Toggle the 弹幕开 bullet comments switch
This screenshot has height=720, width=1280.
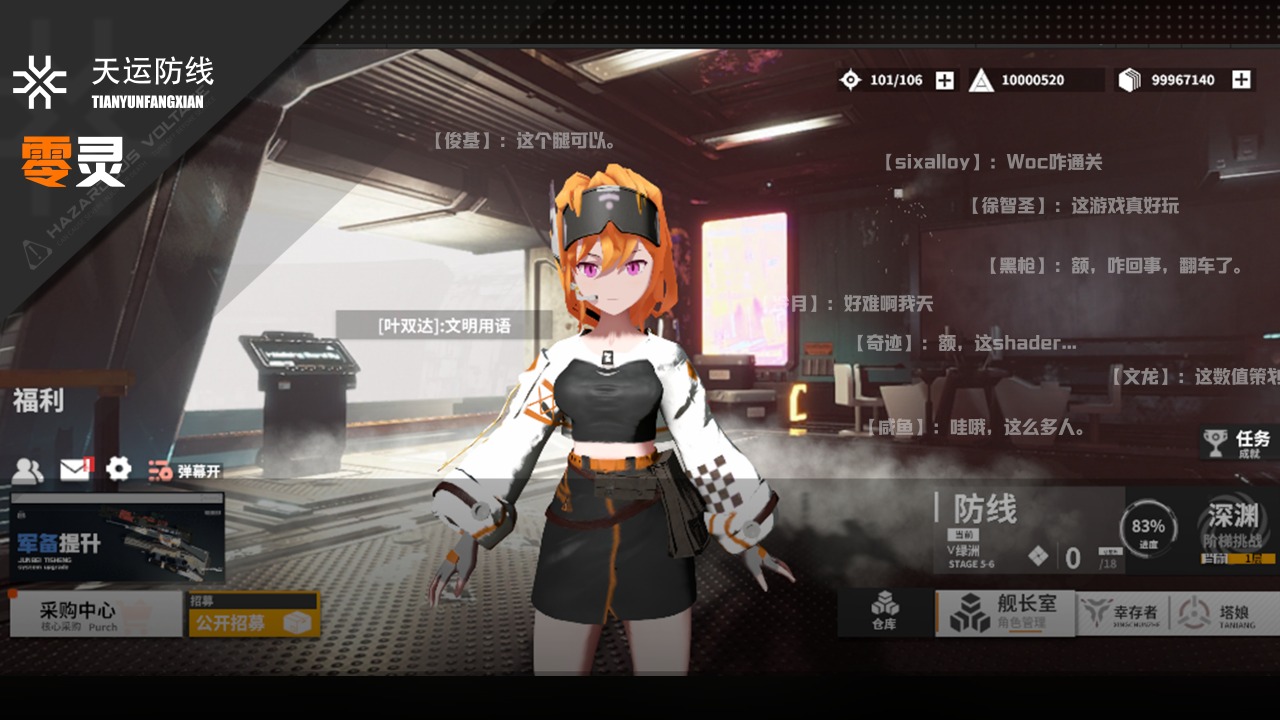pos(185,470)
